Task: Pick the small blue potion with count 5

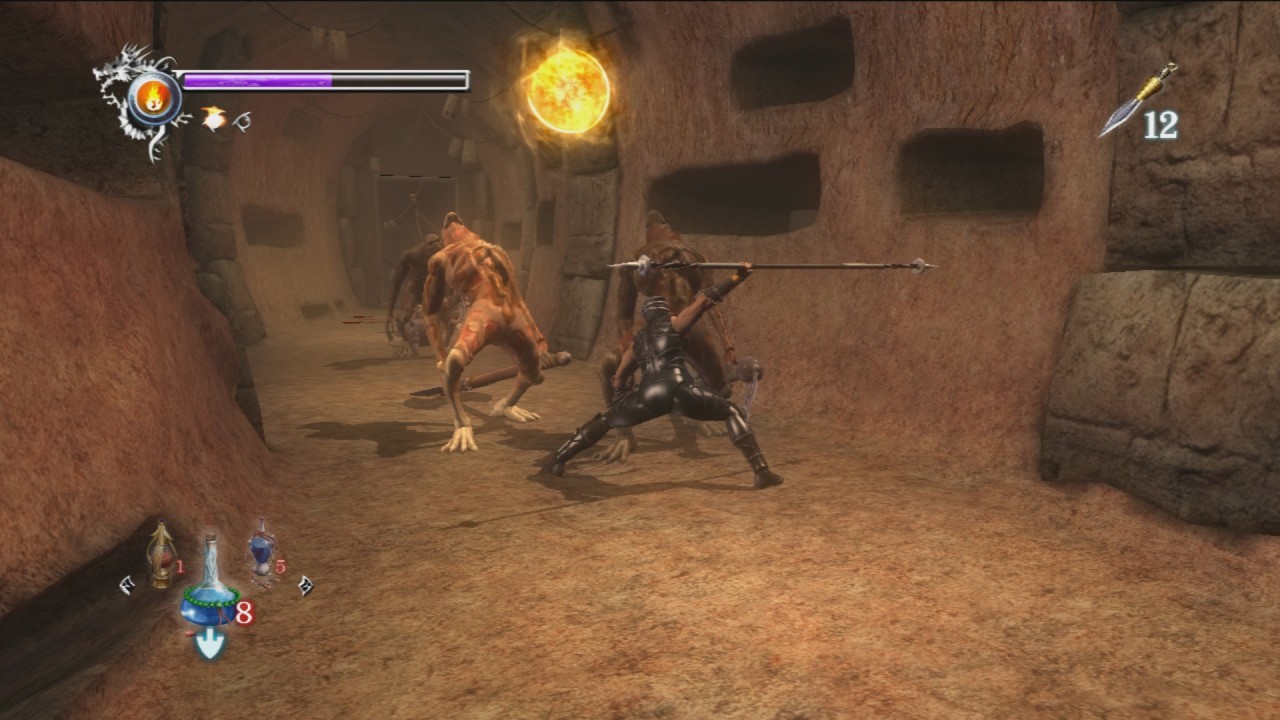Action: (x=262, y=550)
